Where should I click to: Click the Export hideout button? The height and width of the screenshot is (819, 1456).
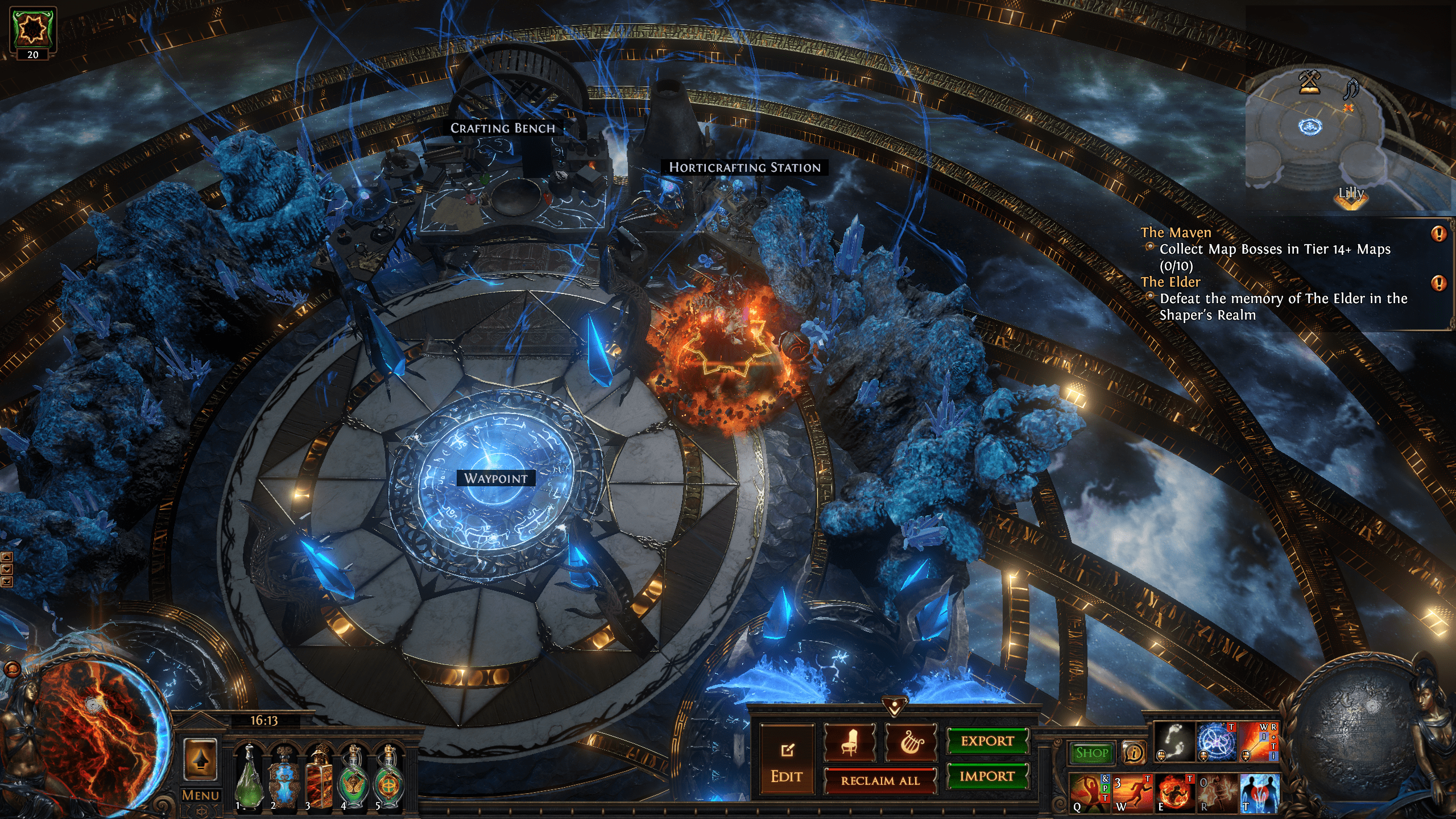click(987, 741)
